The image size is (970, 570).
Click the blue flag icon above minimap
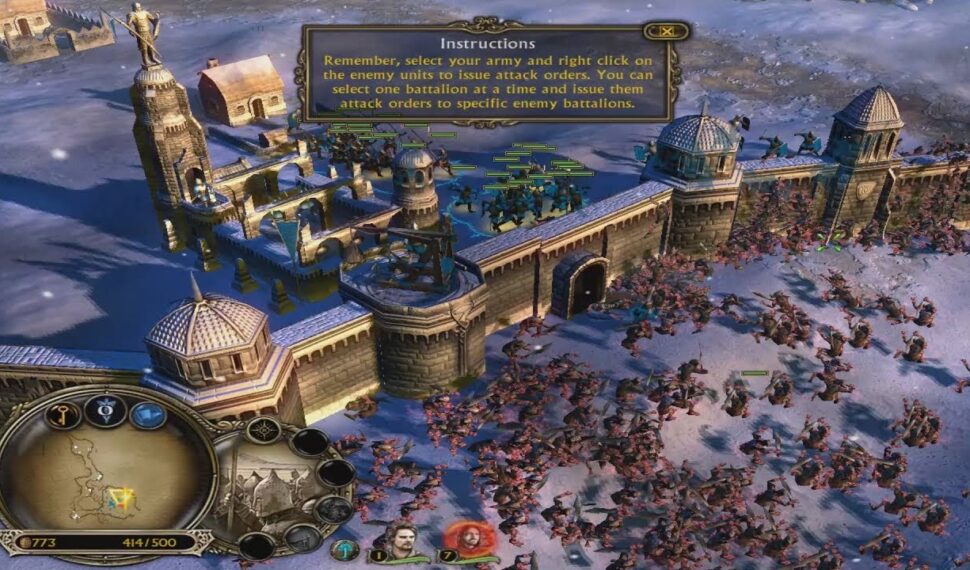(x=148, y=414)
